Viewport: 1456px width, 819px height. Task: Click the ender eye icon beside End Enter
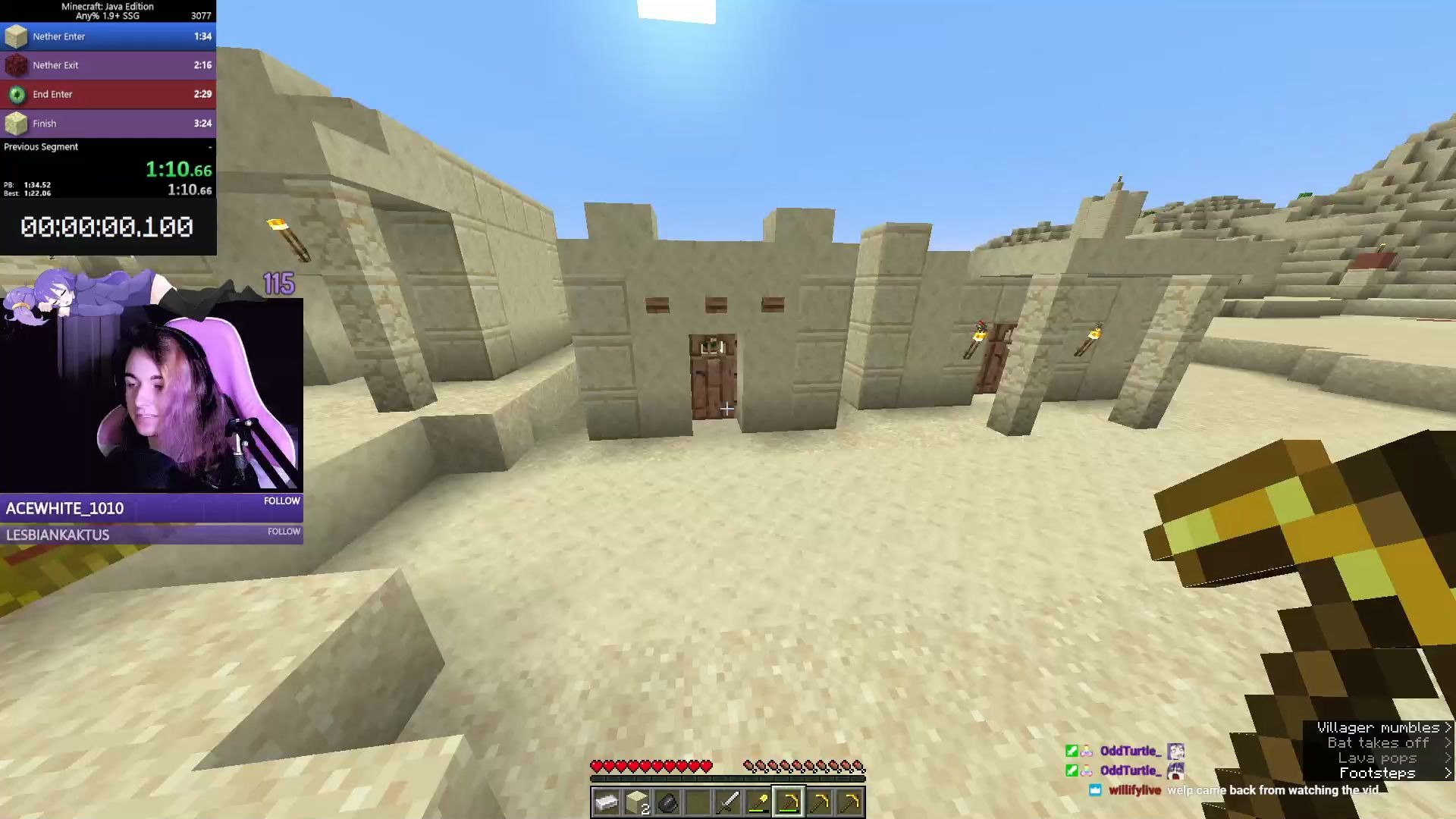pyautogui.click(x=16, y=94)
